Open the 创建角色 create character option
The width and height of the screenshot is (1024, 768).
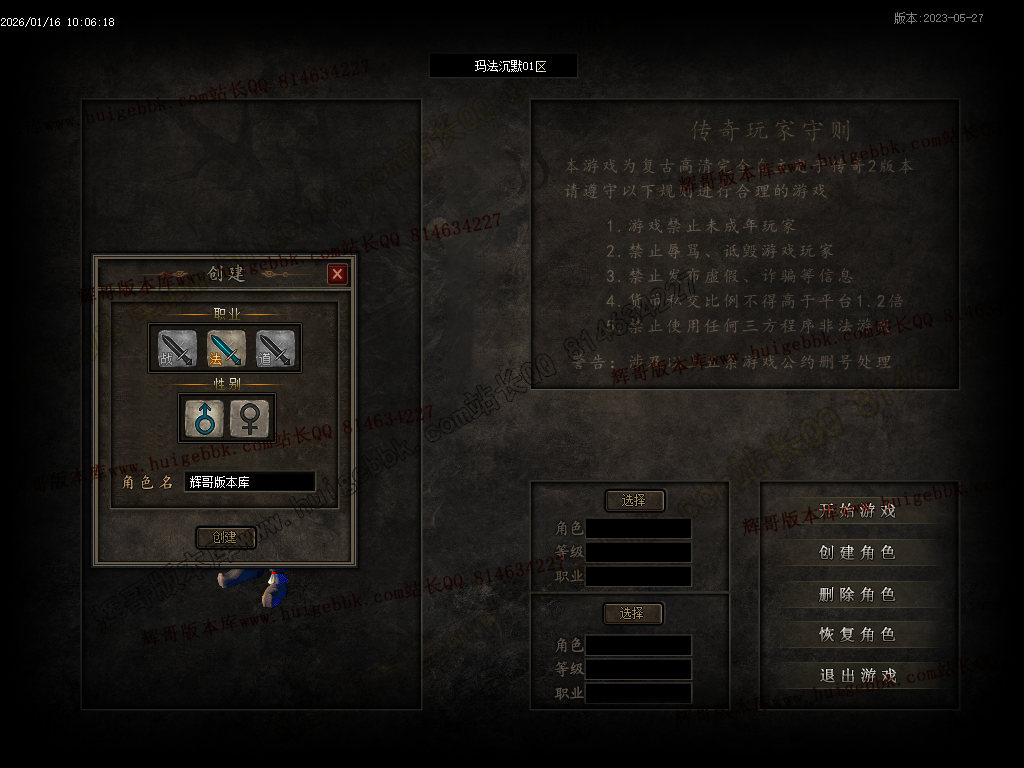coord(857,552)
